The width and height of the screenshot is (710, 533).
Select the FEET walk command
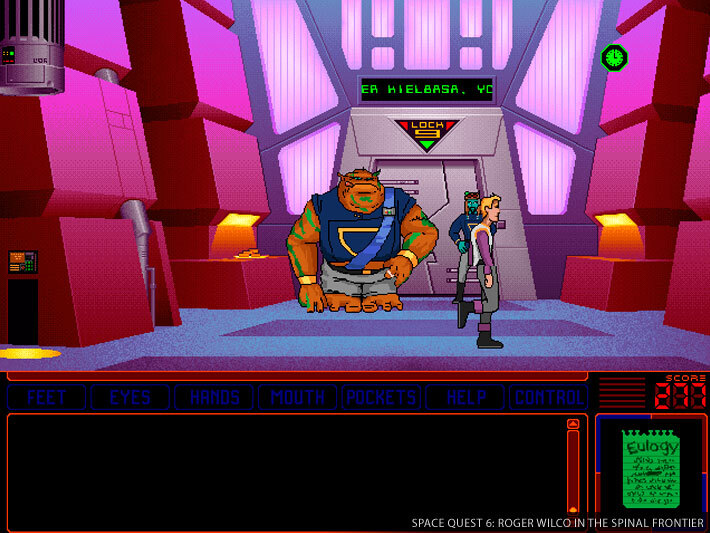pos(46,397)
